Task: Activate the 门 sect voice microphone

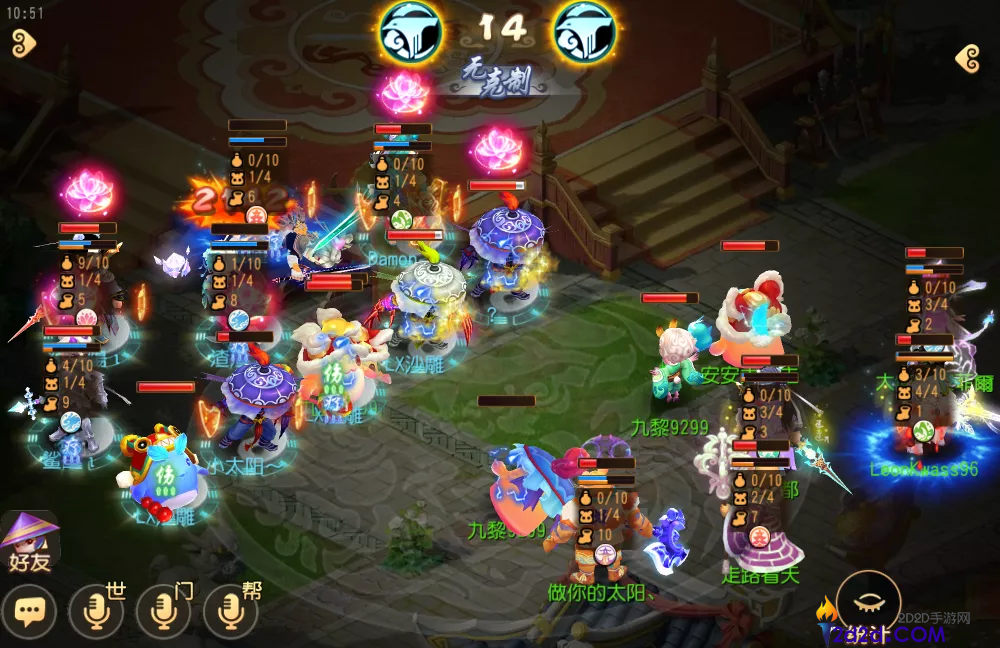Action: 163,610
